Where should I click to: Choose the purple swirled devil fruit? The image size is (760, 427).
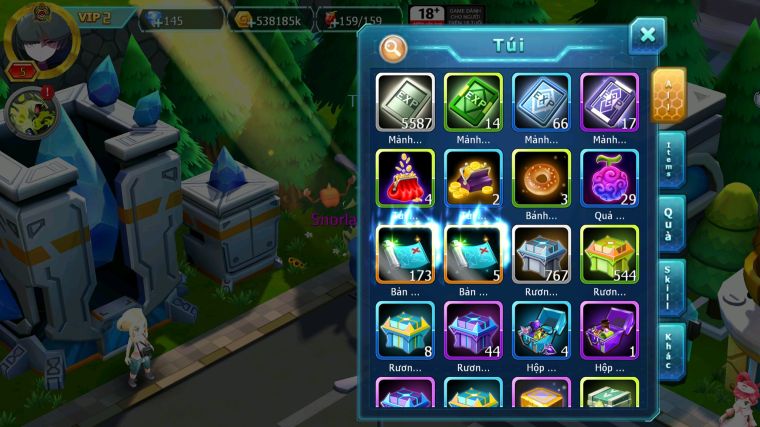pos(609,178)
